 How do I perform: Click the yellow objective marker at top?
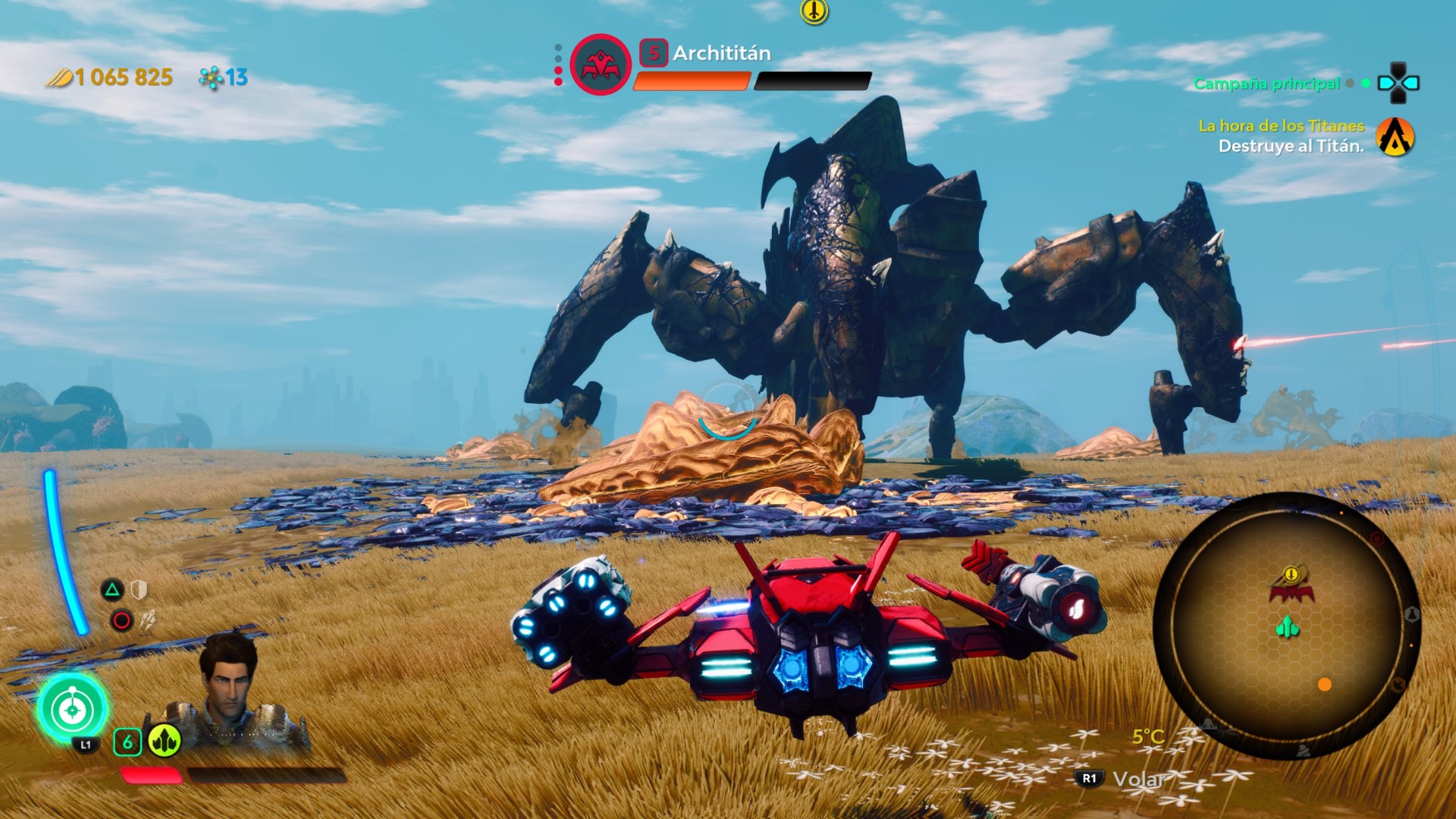click(814, 11)
